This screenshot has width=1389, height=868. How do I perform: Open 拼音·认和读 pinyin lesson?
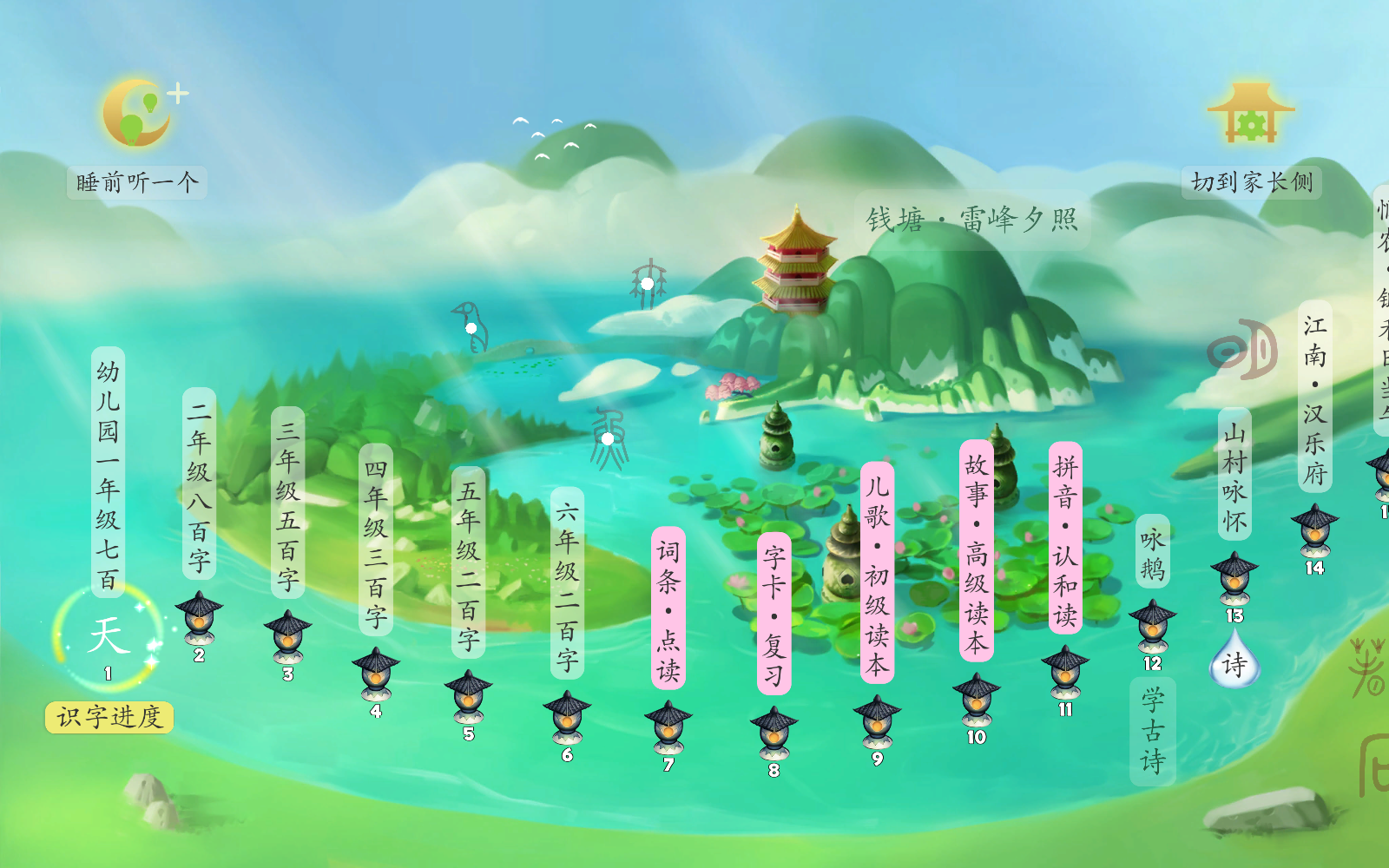pyautogui.click(x=1065, y=538)
